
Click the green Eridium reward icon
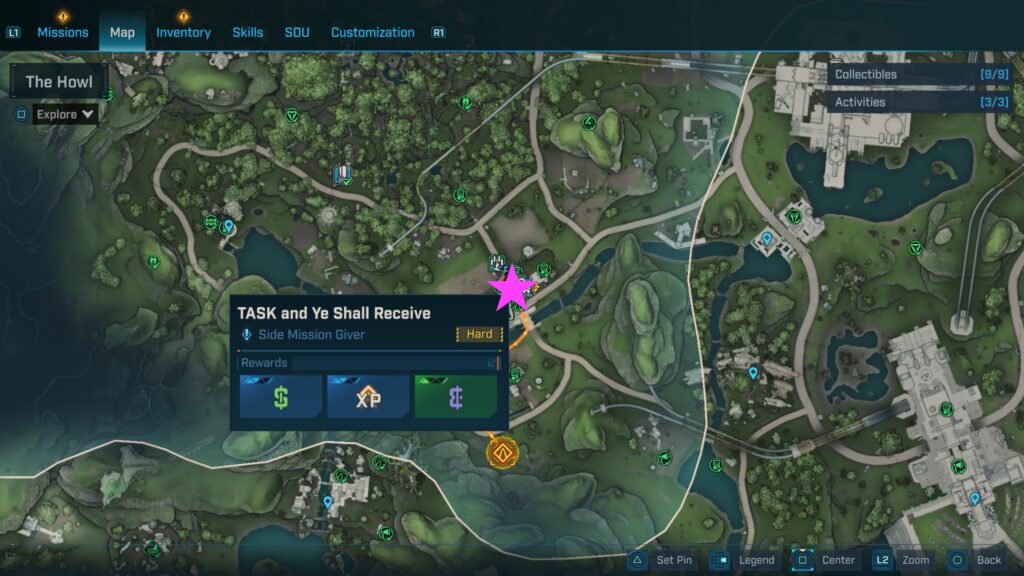coord(455,396)
